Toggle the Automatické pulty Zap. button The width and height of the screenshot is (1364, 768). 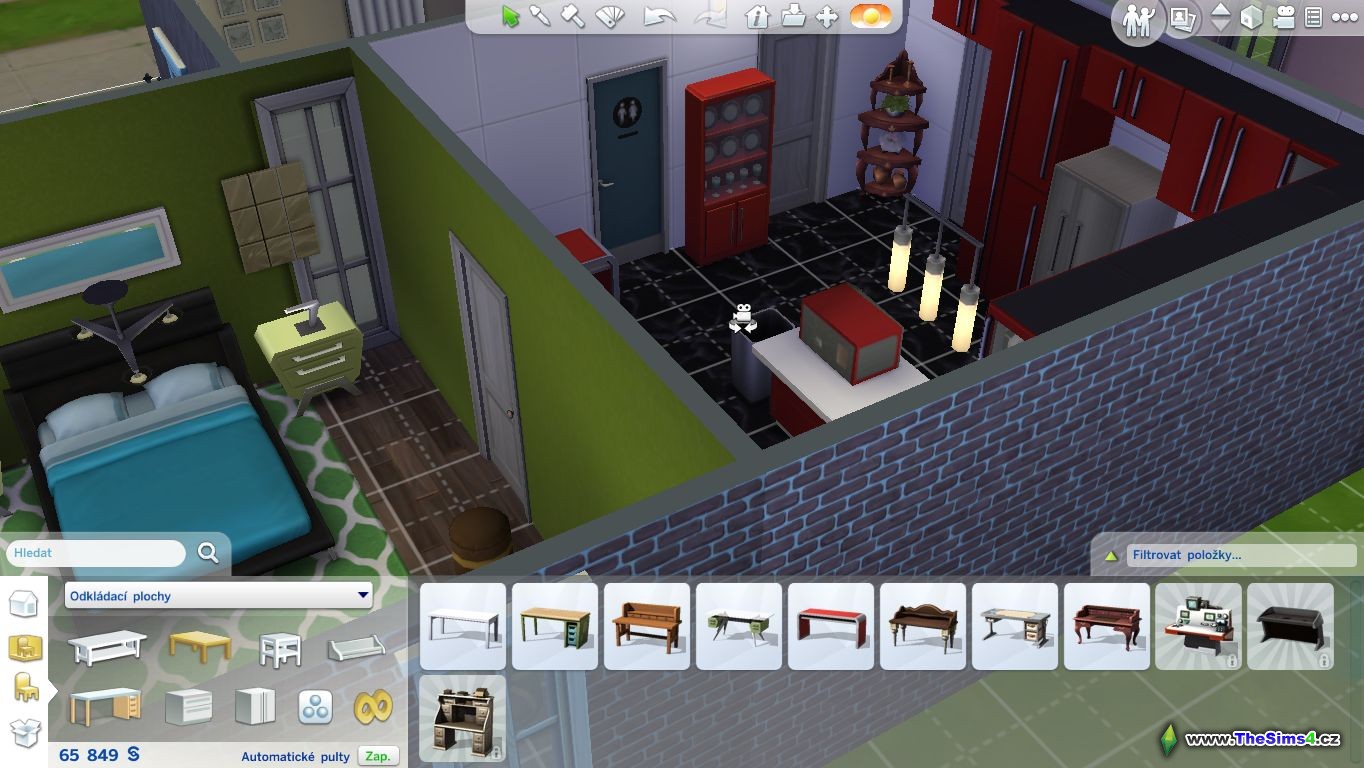pos(378,756)
